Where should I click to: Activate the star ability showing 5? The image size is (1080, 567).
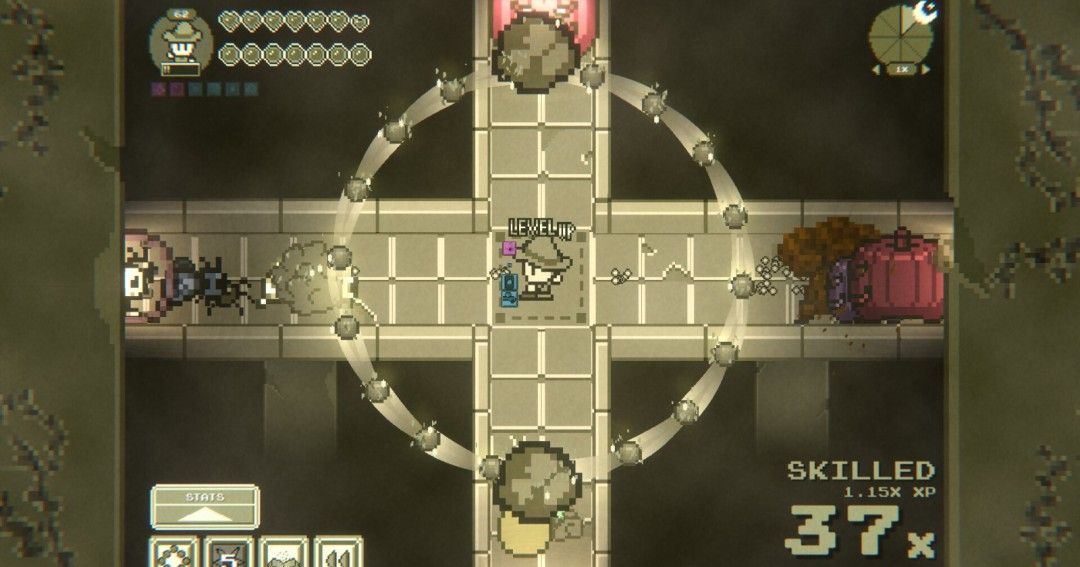pyautogui.click(x=228, y=553)
